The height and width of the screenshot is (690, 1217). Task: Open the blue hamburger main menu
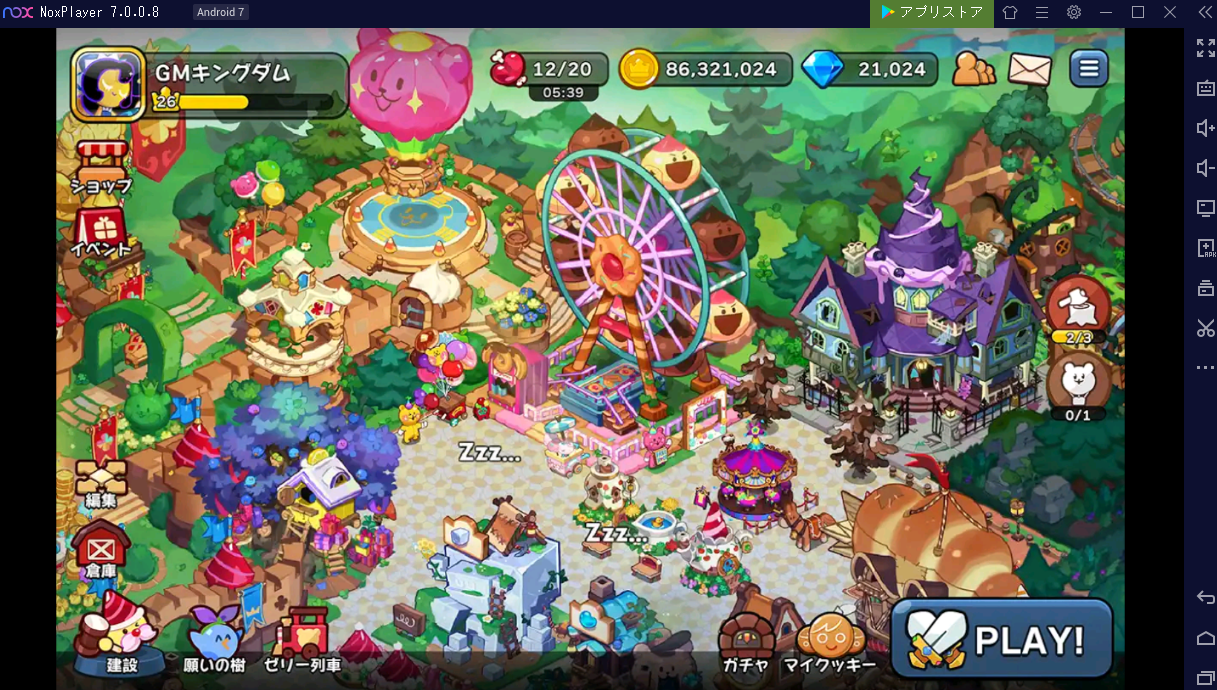1088,69
